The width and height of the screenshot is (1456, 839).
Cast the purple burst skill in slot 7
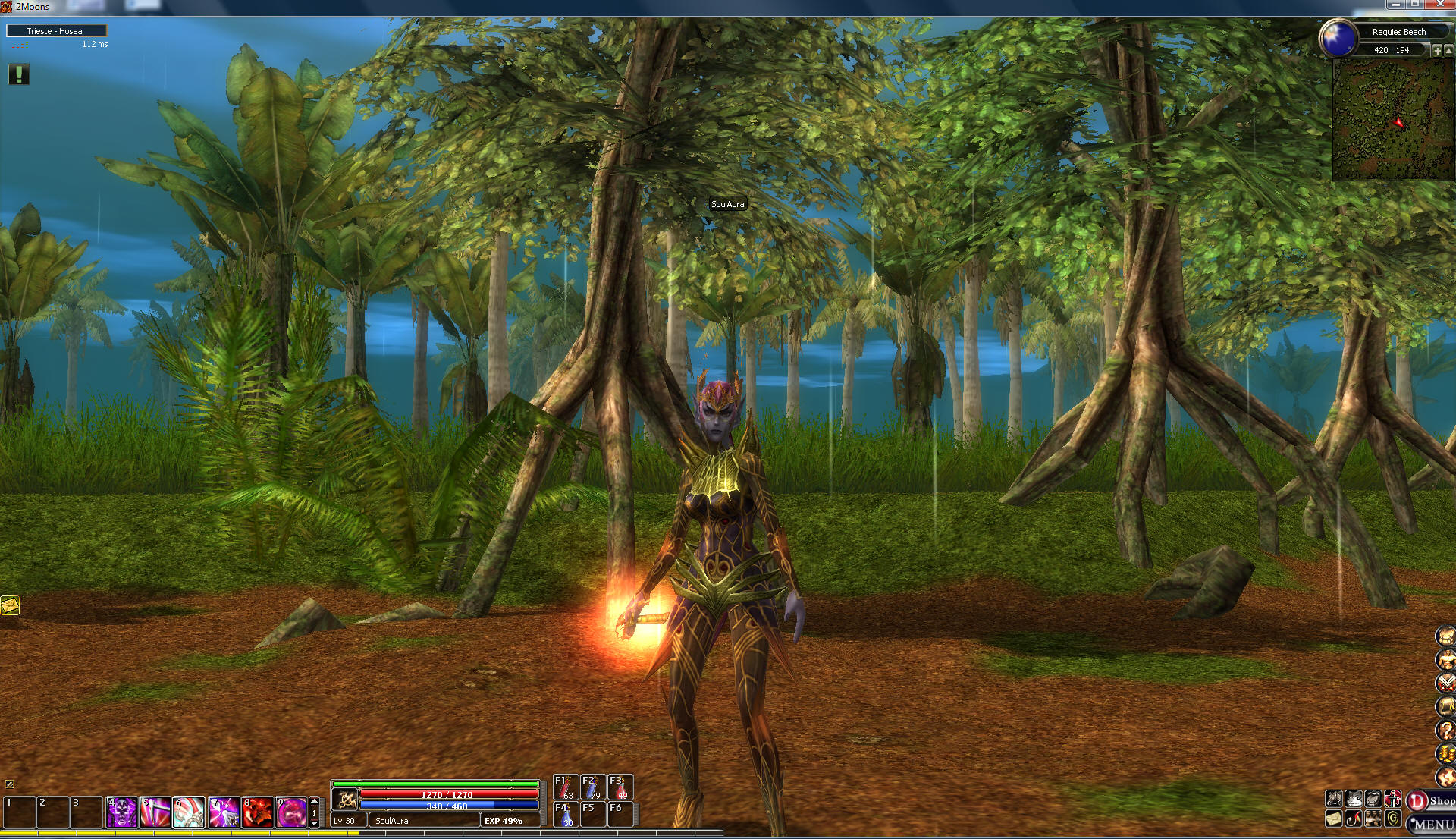point(223,812)
